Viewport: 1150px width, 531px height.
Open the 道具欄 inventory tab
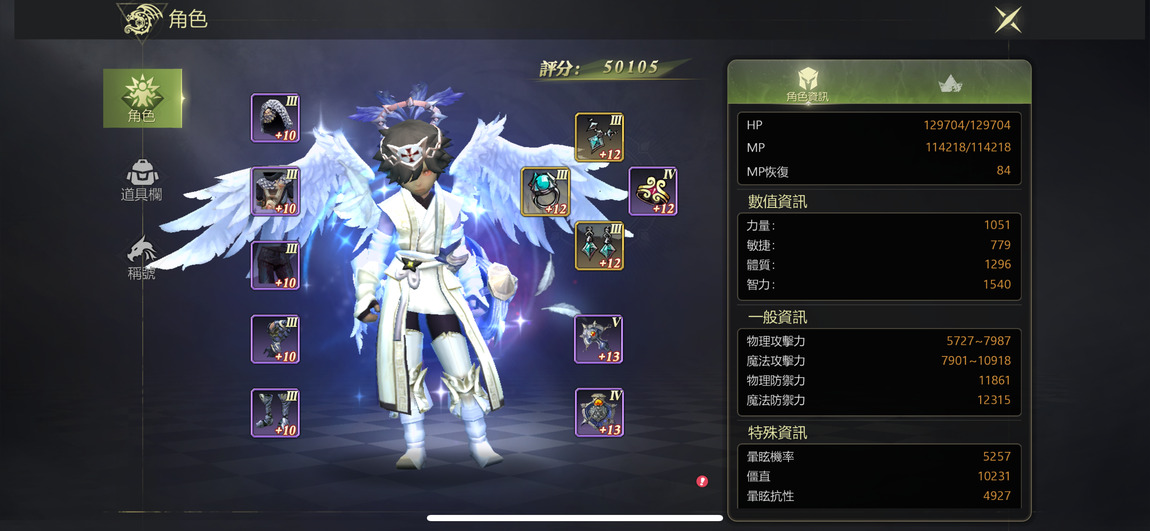click(142, 180)
